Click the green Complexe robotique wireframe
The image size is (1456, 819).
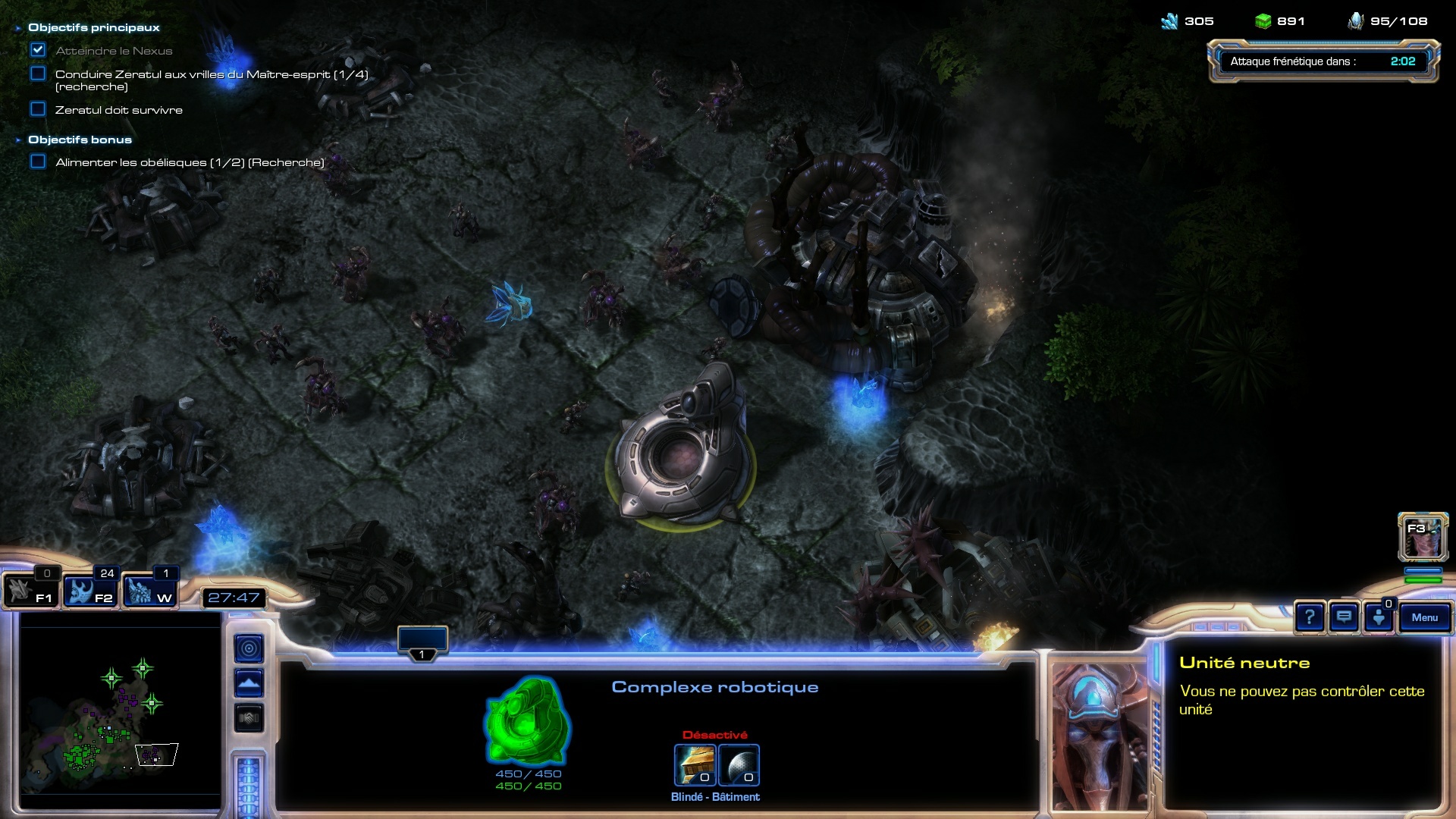[527, 721]
